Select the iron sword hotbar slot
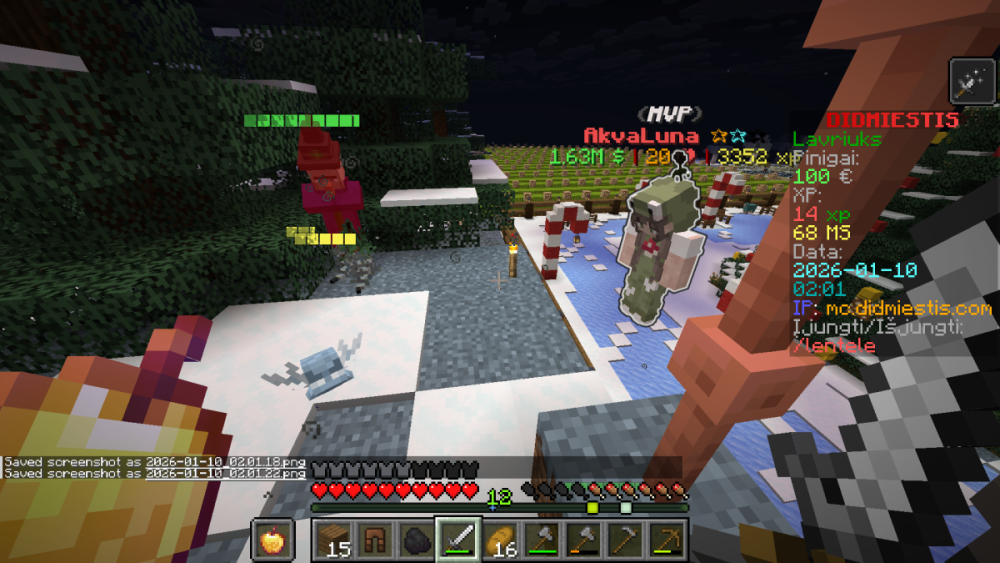 click(x=456, y=541)
